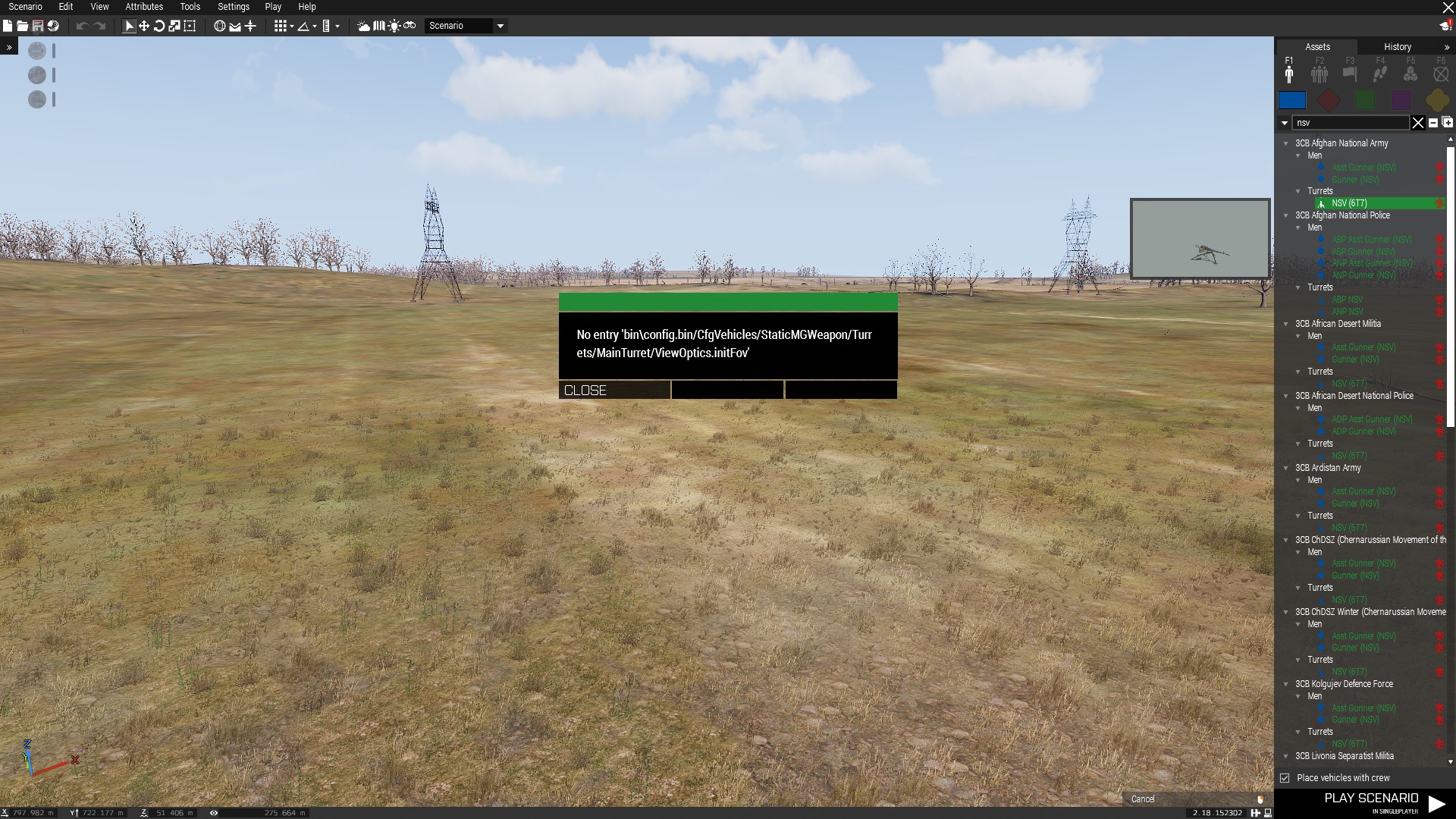Image resolution: width=1456 pixels, height=819 pixels.
Task: Clear the nsv search field
Action: point(1417,123)
